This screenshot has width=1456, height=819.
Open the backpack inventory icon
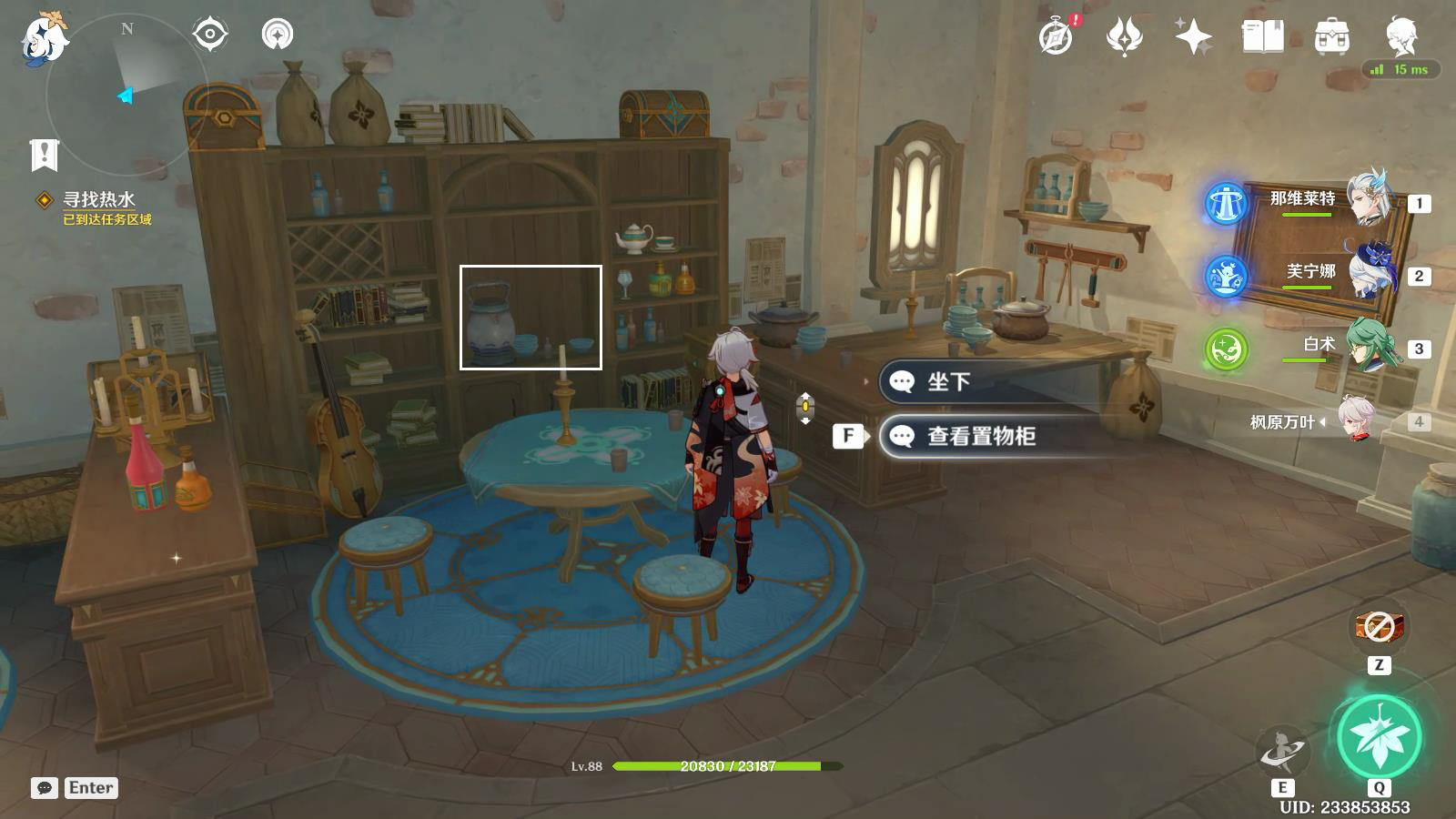pyautogui.click(x=1331, y=37)
